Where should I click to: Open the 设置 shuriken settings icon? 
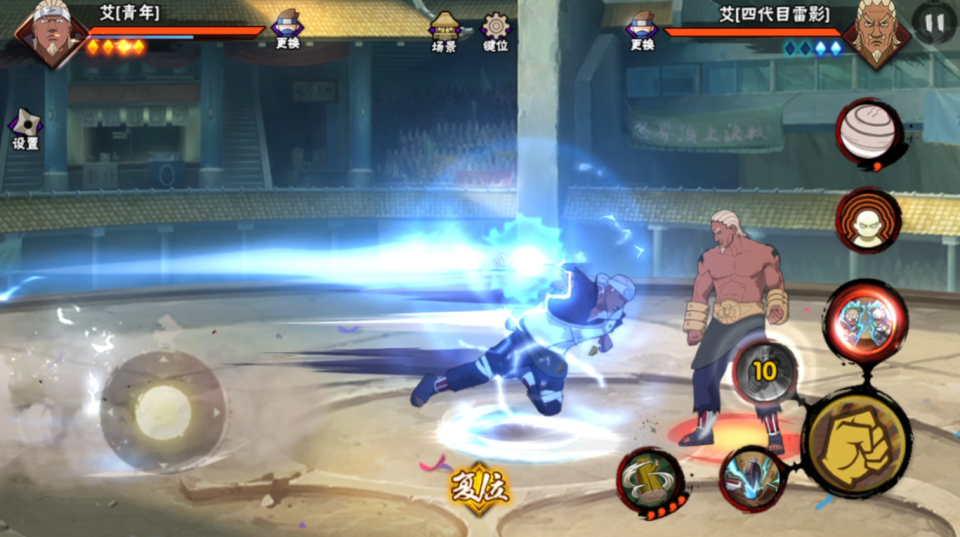point(25,127)
